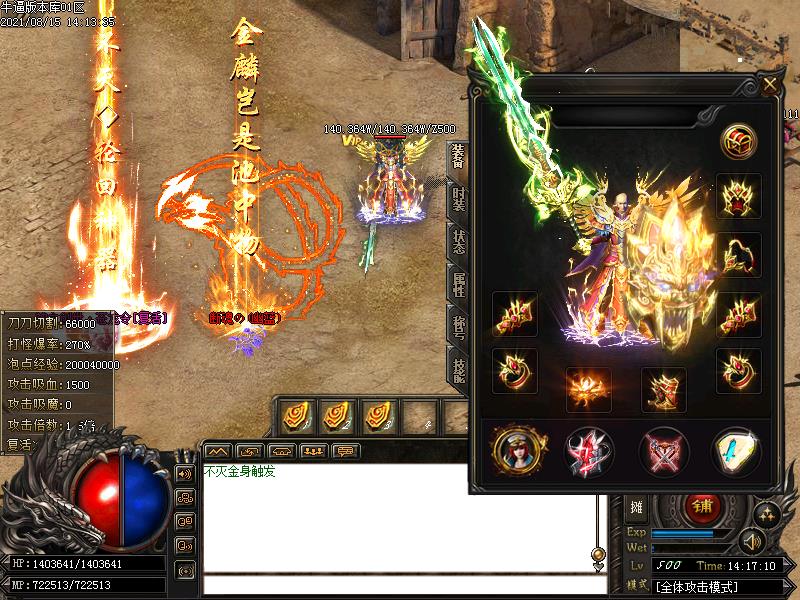
Task: Switch to the 技能 skills tab
Action: (457, 368)
